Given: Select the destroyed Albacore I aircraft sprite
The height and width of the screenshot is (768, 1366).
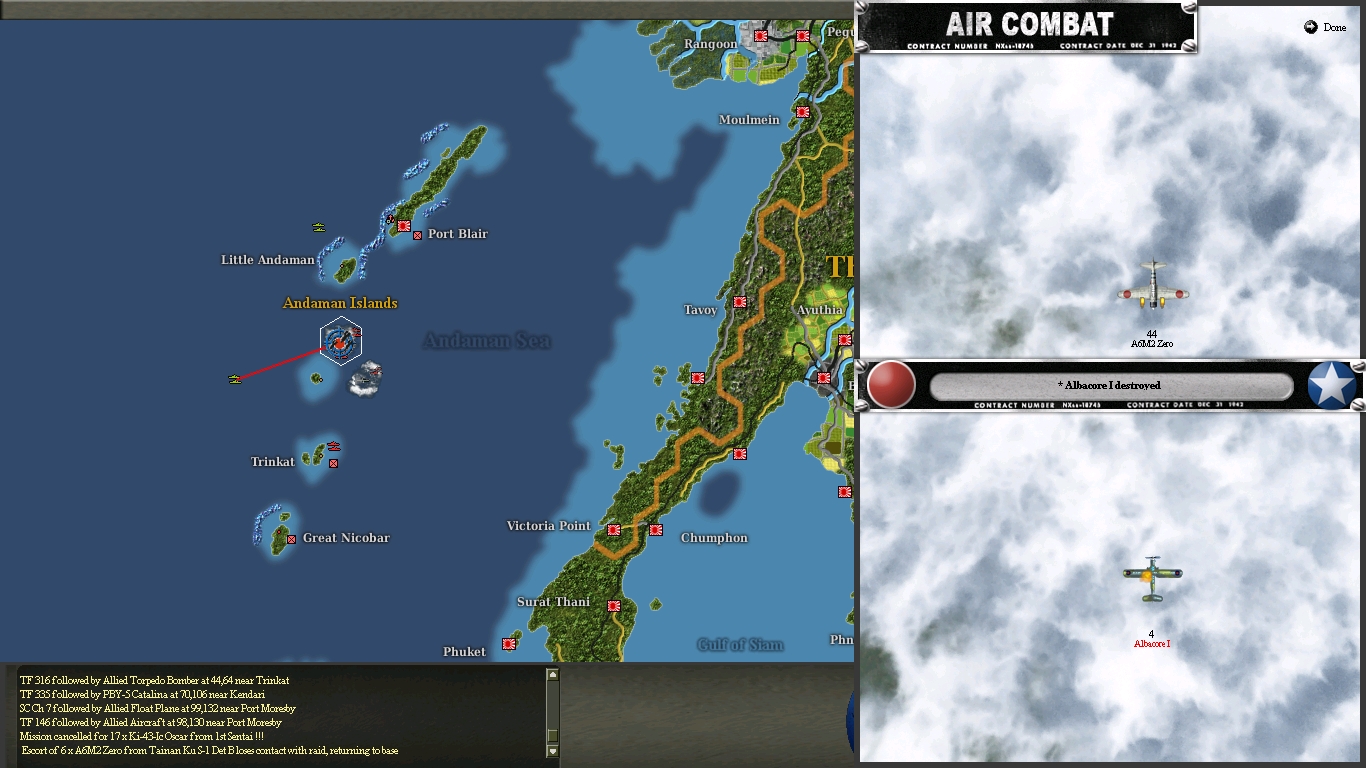Looking at the screenshot, I should (x=1151, y=575).
